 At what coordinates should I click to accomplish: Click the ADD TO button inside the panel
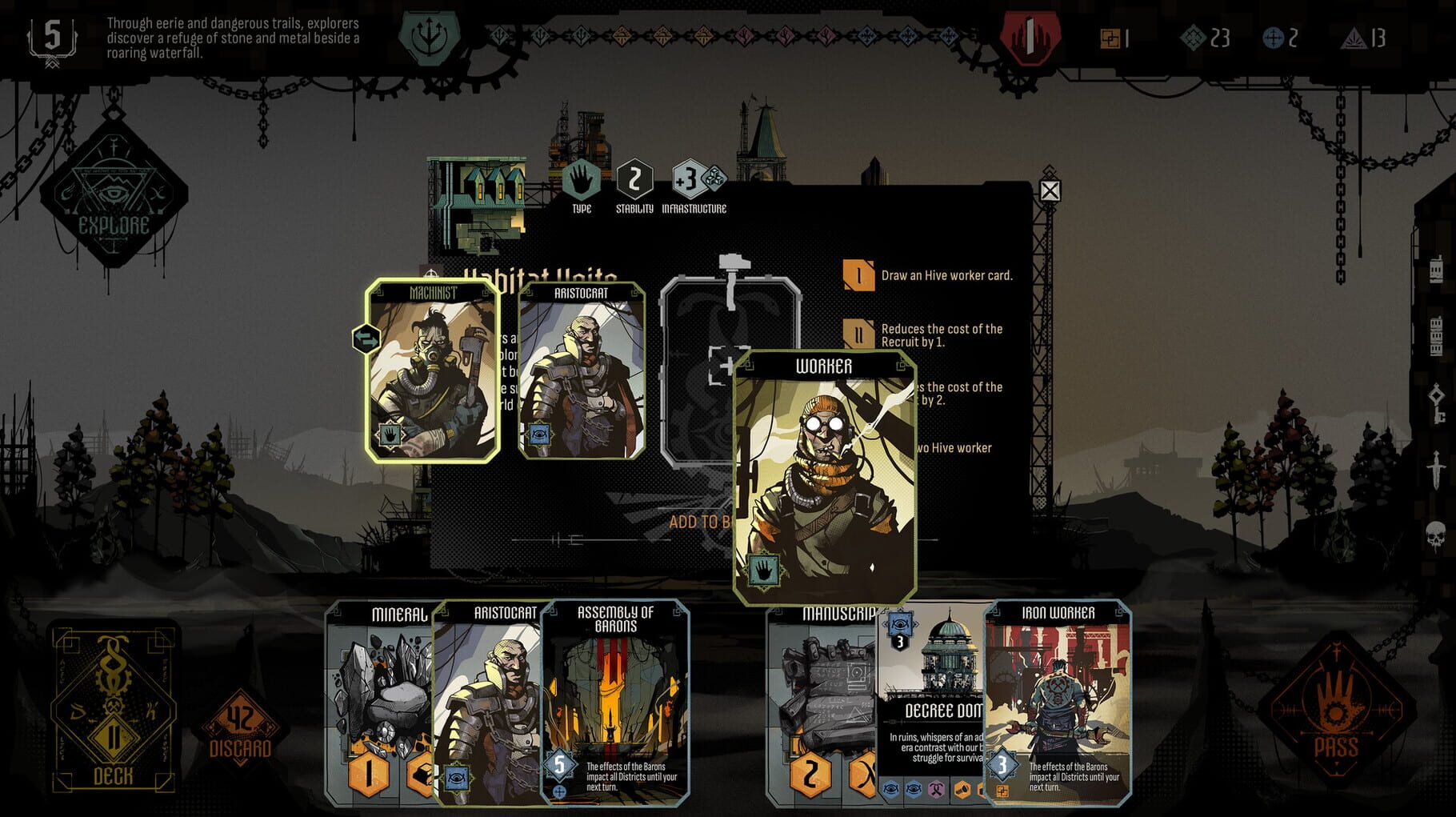pos(702,521)
